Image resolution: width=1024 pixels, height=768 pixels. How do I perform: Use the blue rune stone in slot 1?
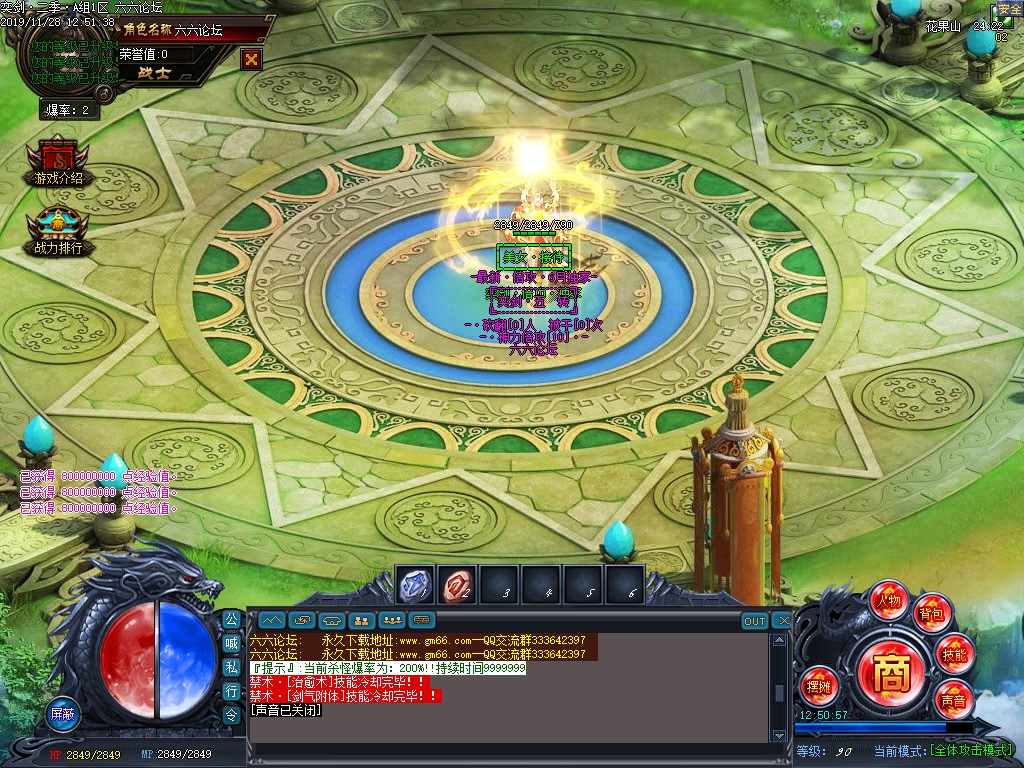(415, 585)
